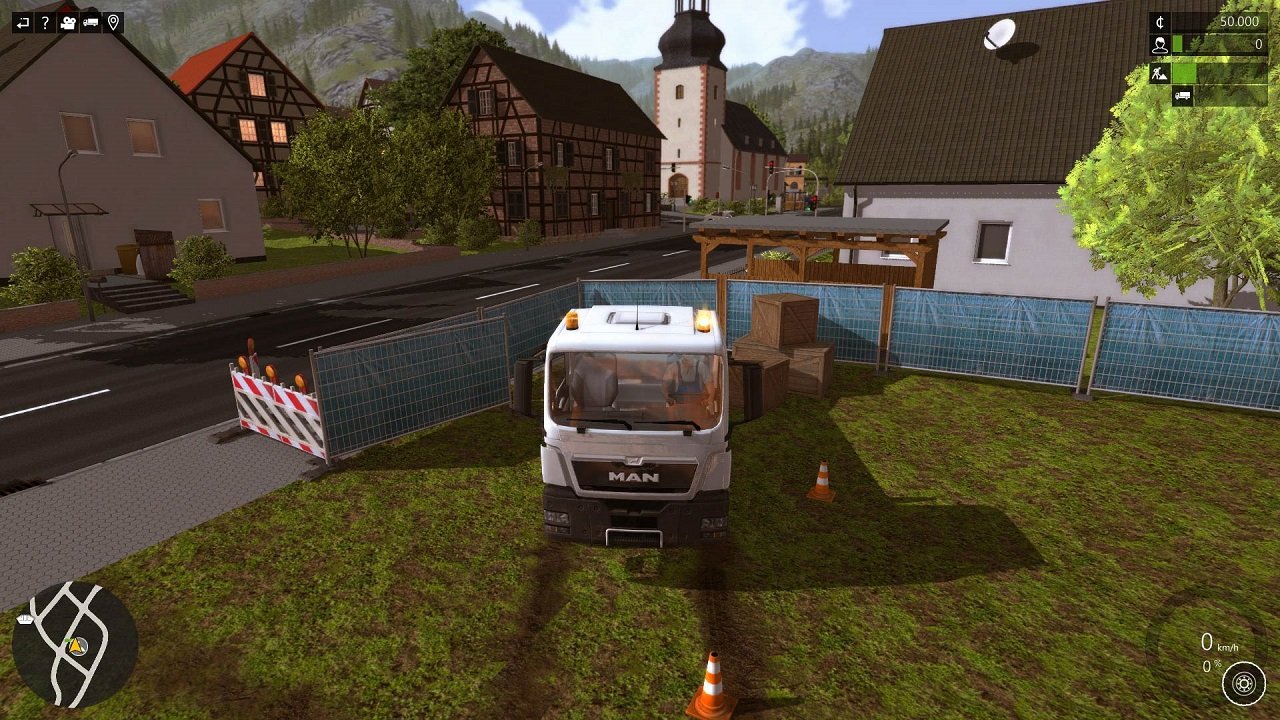Open the vehicle menu via the truck icon
1280x720 pixels.
tap(90, 22)
